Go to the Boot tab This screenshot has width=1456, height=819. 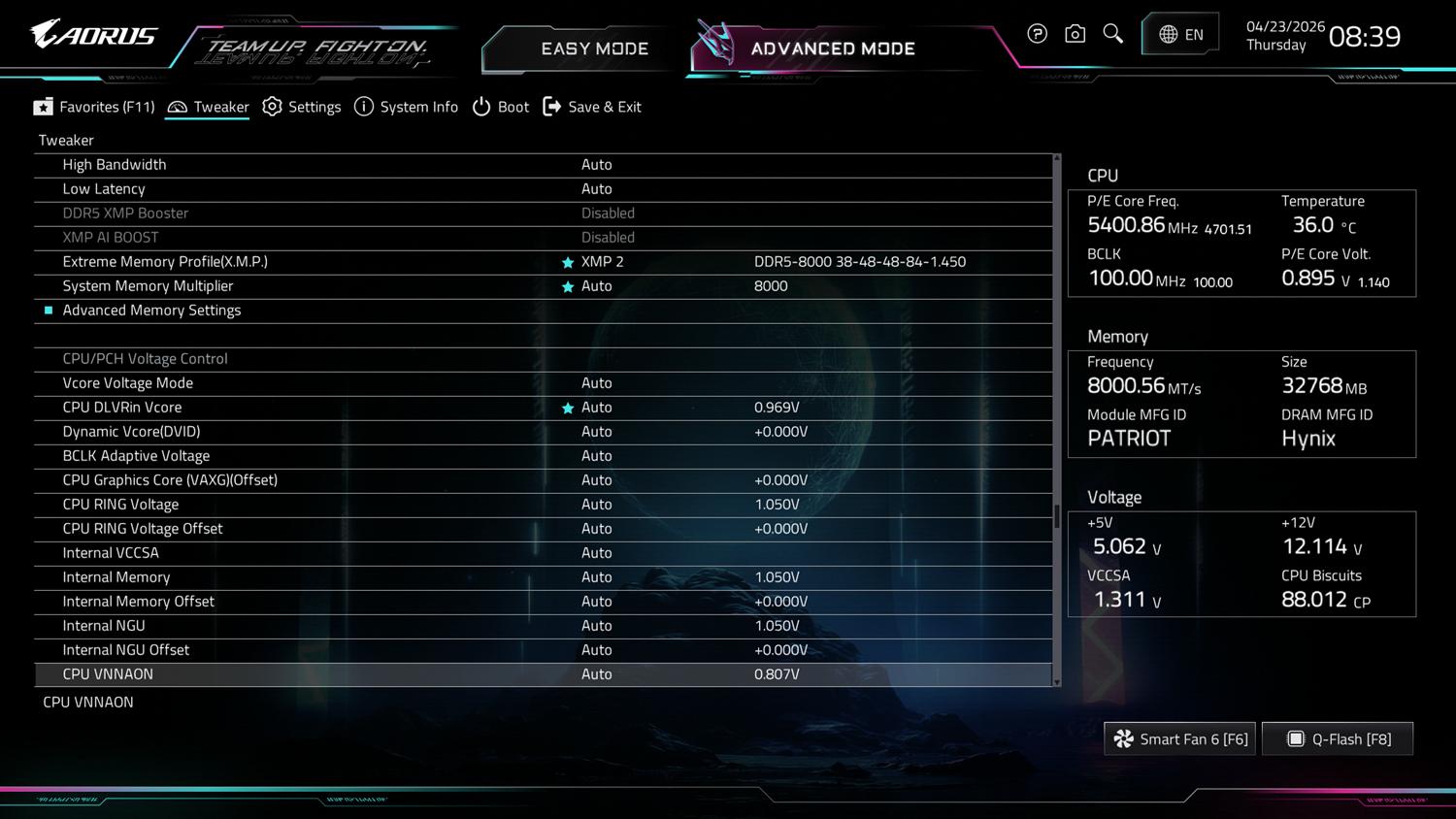(x=501, y=107)
